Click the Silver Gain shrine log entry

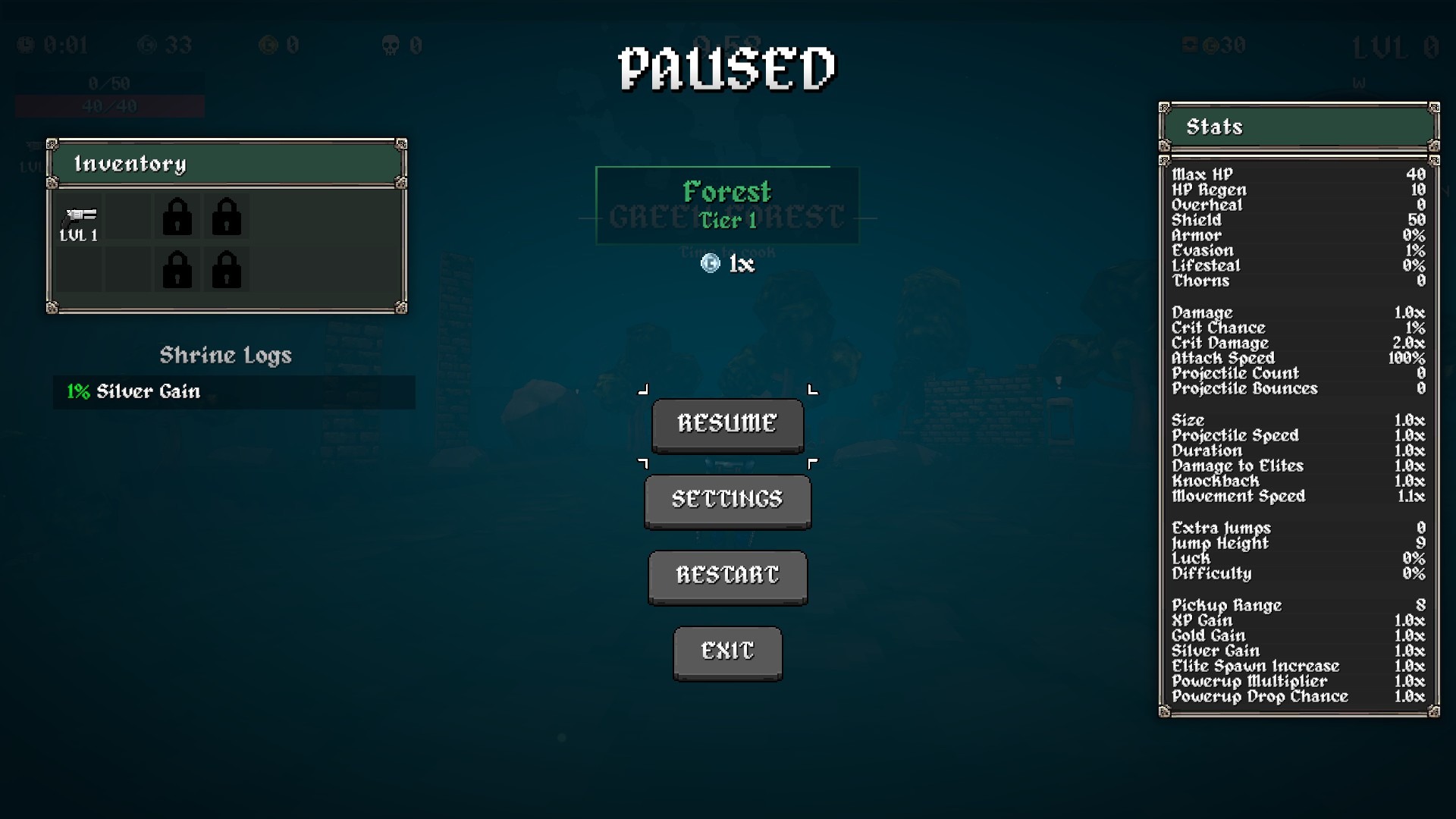pos(234,392)
